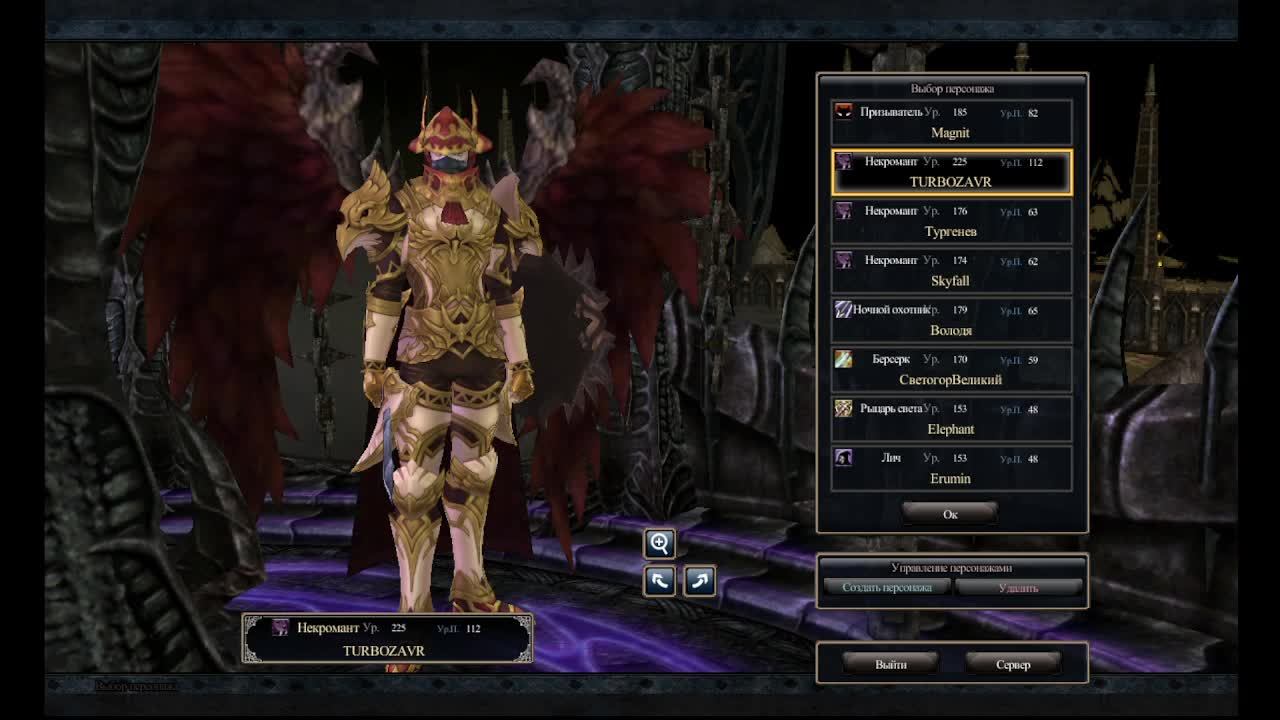Image resolution: width=1280 pixels, height=720 pixels.
Task: Click Создать персонажа to create a character
Action: click(x=887, y=588)
